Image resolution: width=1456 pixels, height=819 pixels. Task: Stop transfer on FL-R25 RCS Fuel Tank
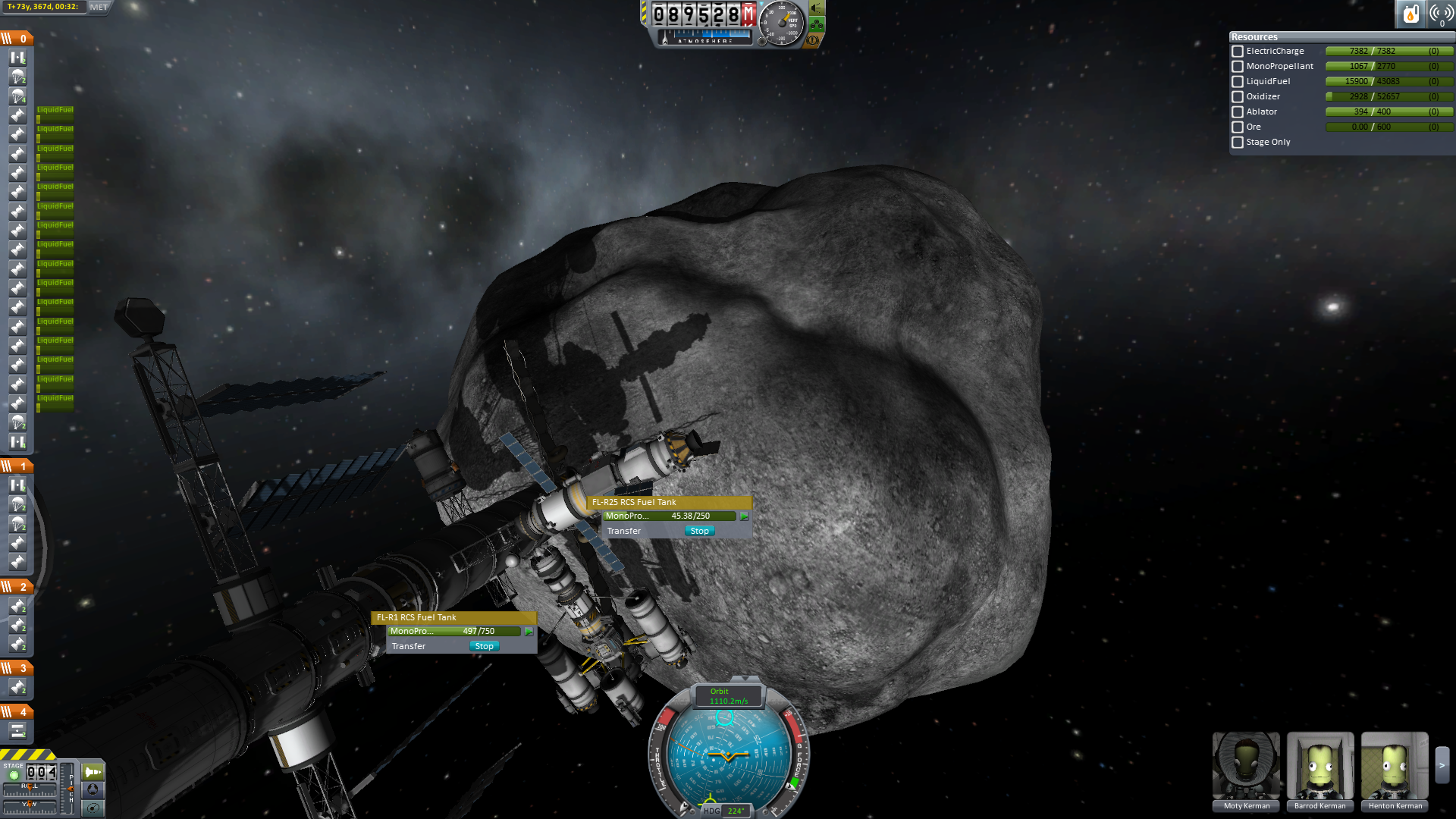point(699,531)
